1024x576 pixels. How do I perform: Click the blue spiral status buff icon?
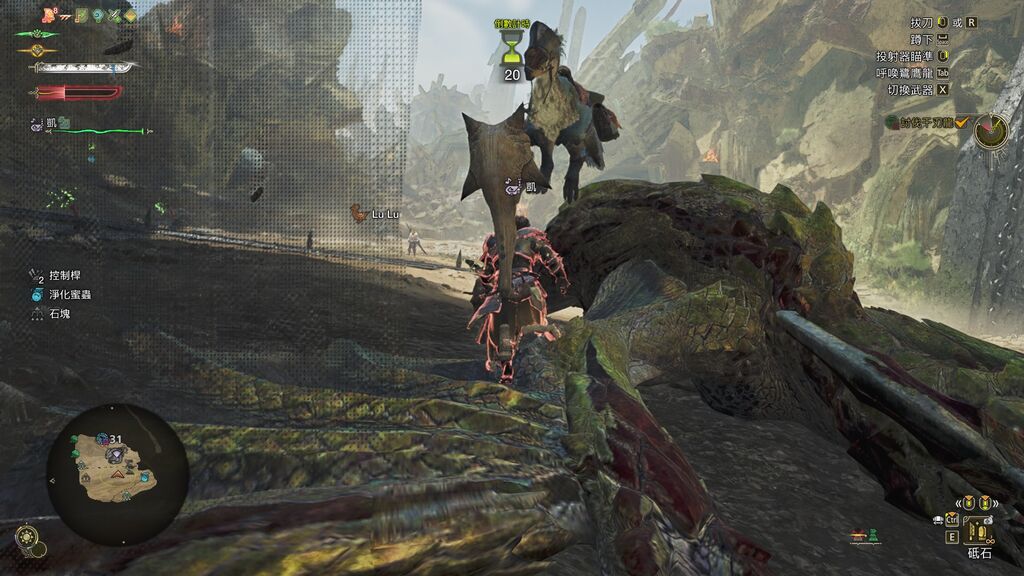point(98,16)
